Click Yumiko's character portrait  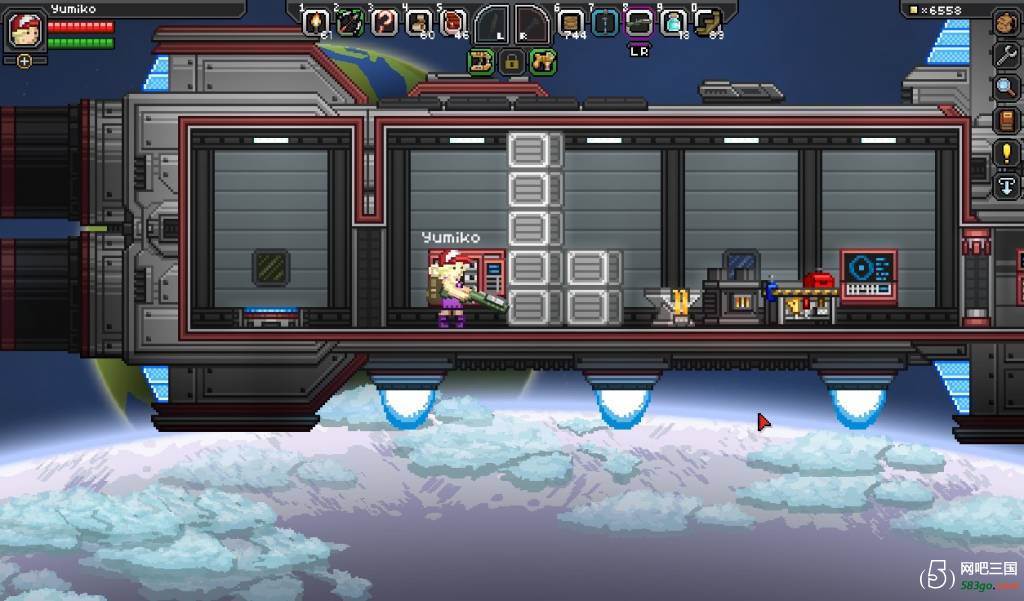pos(24,30)
